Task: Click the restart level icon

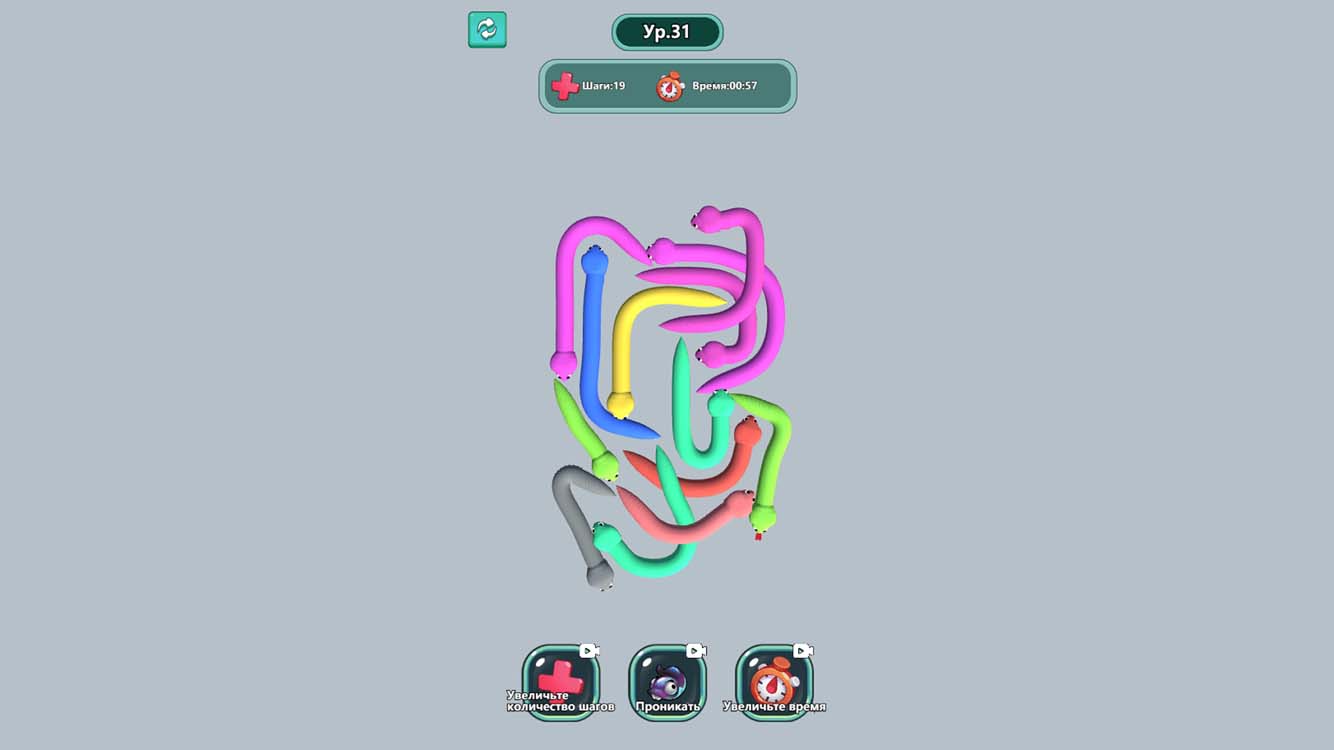Action: (487, 30)
